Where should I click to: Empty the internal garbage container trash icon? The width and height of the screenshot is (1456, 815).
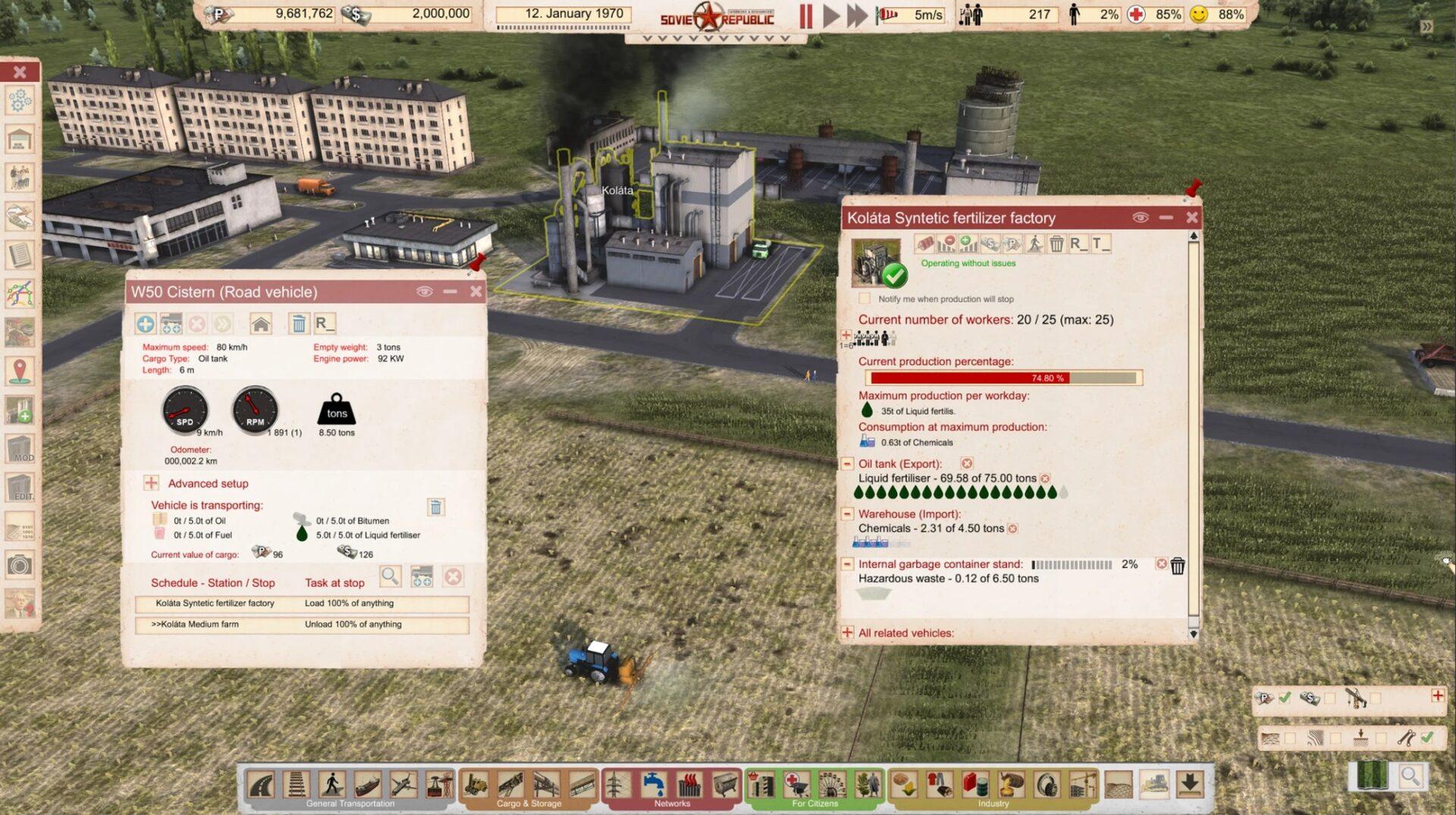pos(1177,566)
